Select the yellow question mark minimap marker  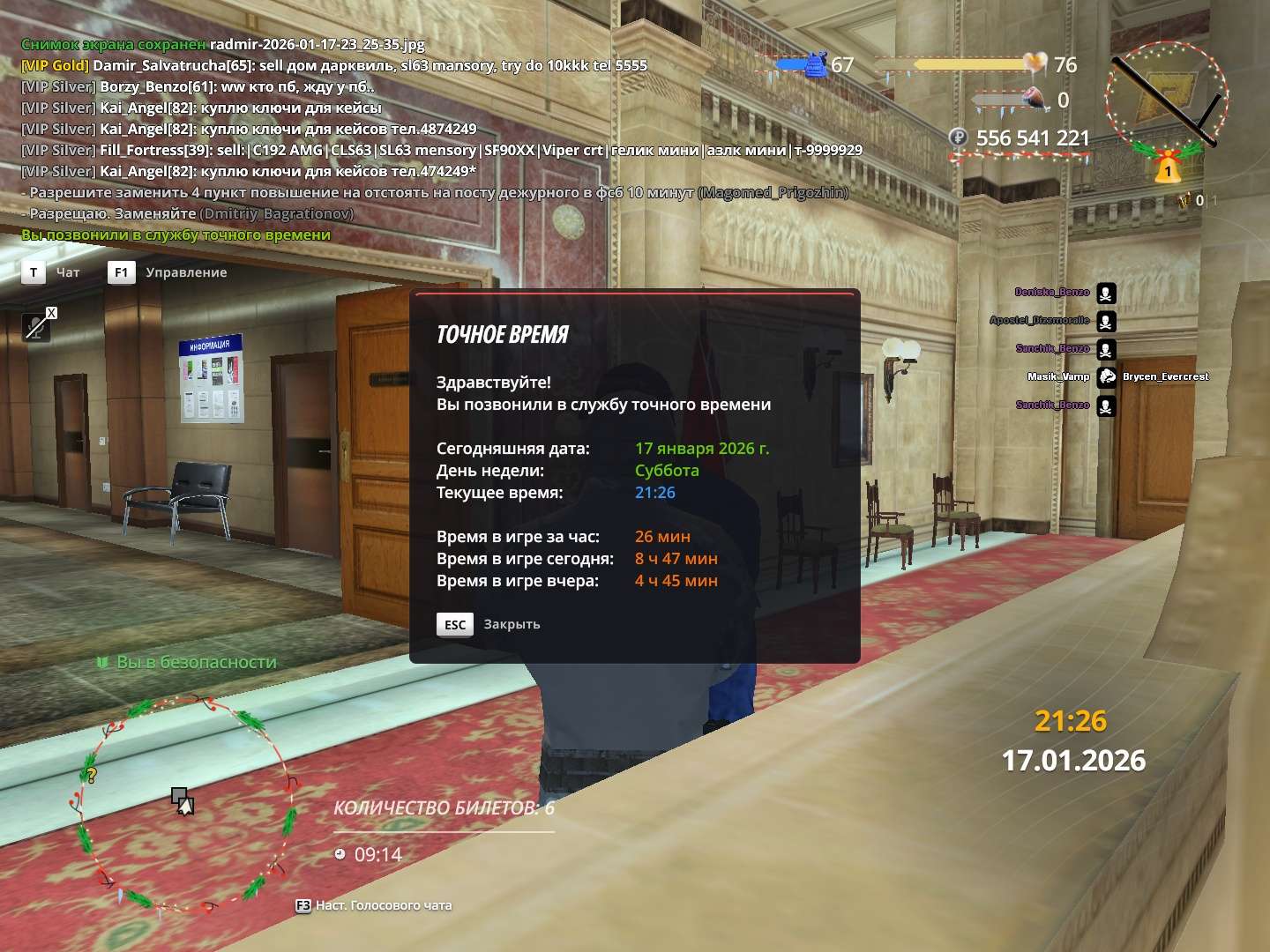click(x=91, y=776)
